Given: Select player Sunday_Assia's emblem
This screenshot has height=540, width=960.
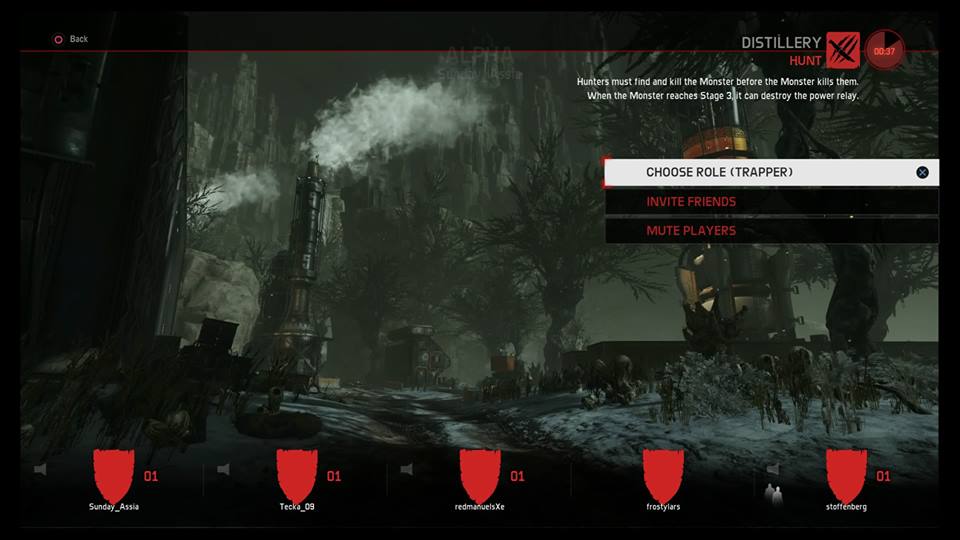Looking at the screenshot, I should 114,475.
